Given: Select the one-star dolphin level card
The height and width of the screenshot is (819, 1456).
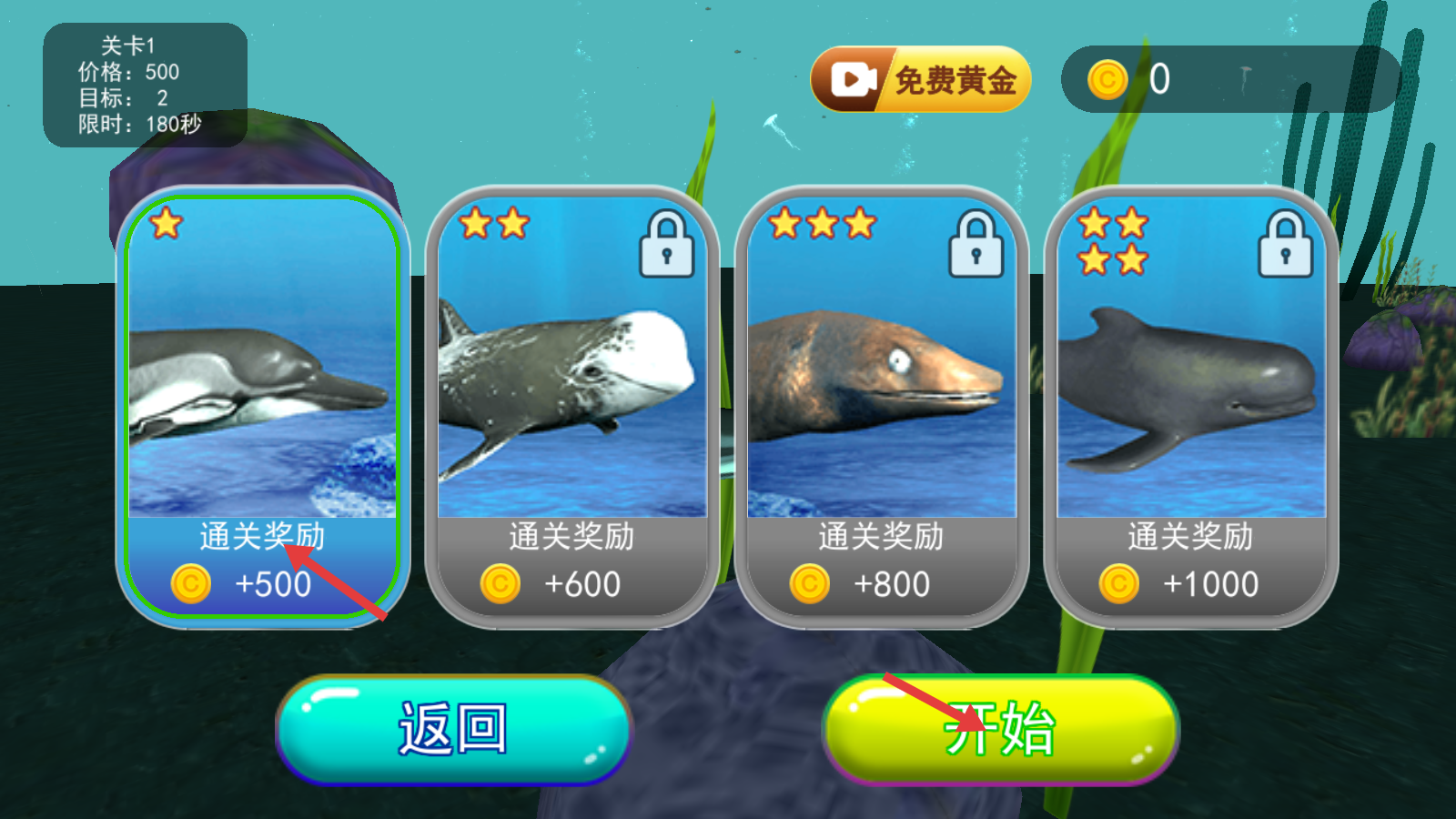Looking at the screenshot, I should [x=262, y=406].
